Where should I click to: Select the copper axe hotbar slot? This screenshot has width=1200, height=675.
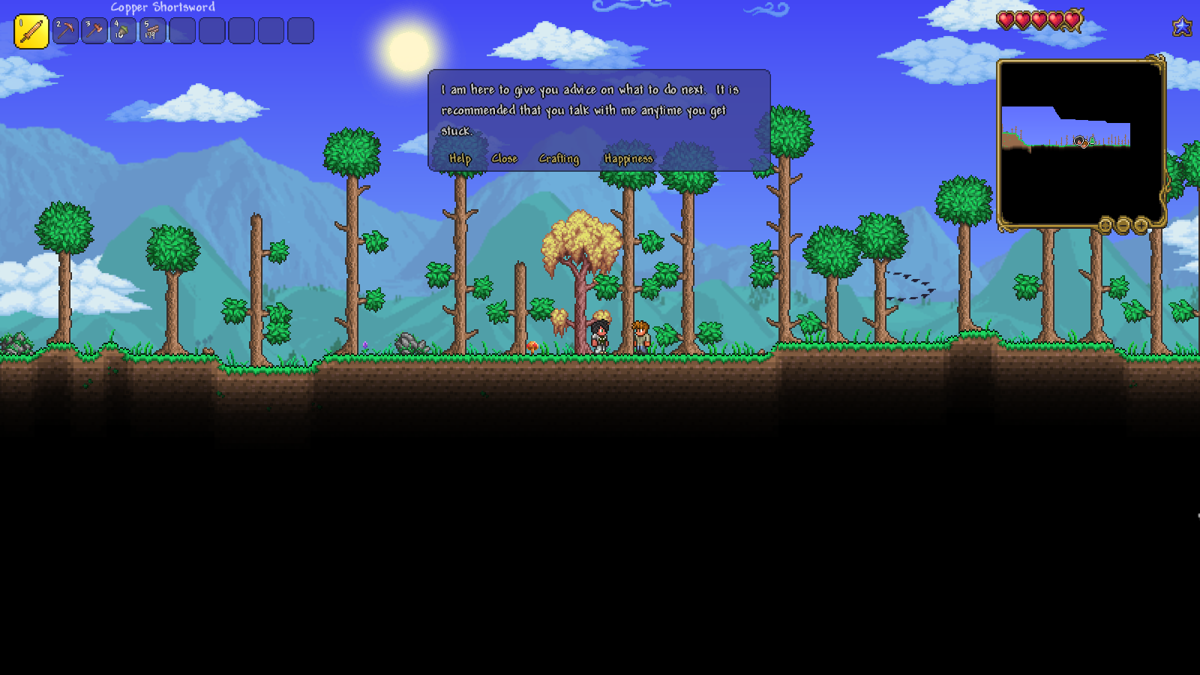click(95, 31)
